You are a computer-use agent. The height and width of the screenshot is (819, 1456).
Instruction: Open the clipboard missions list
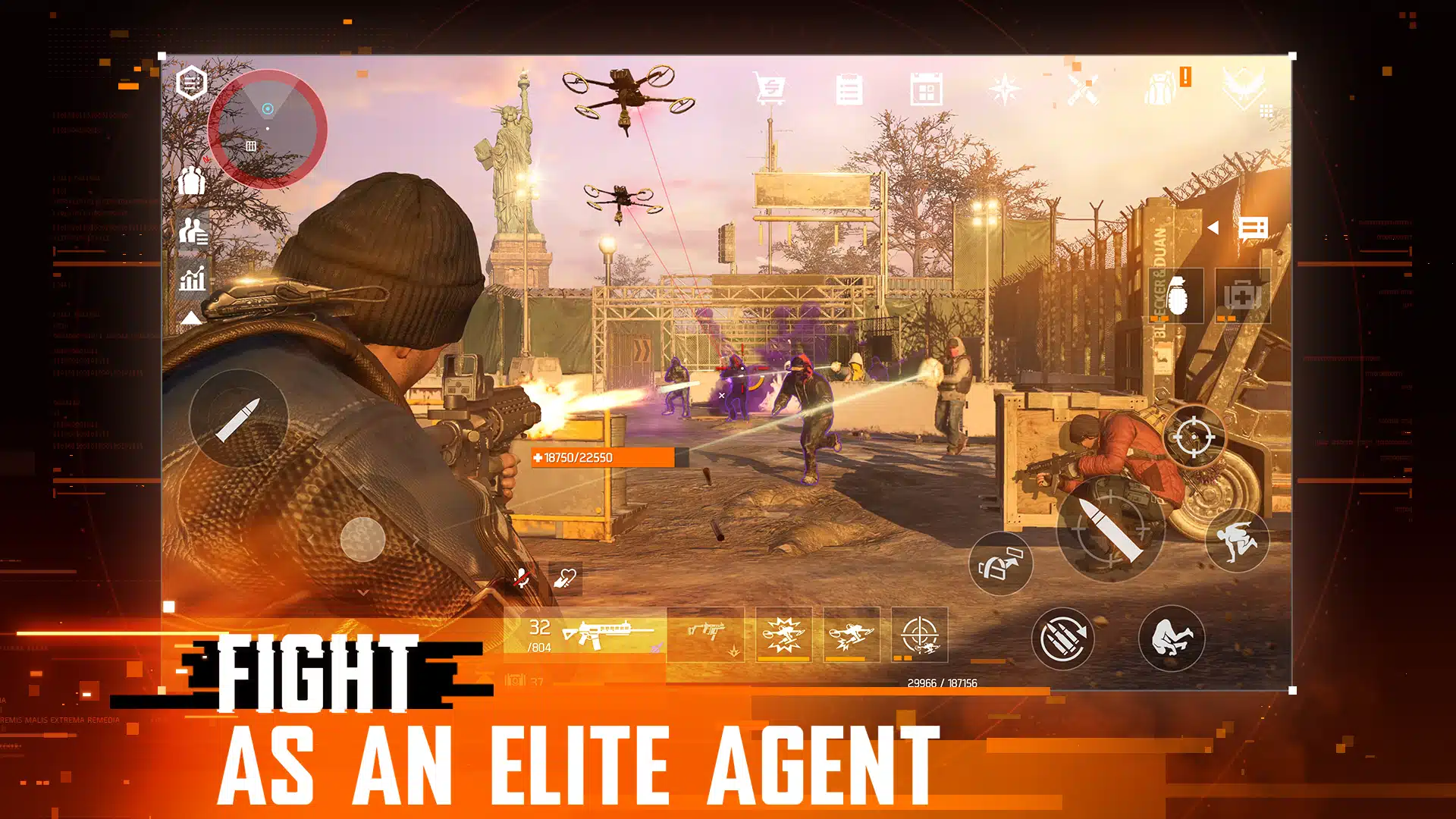point(849,90)
